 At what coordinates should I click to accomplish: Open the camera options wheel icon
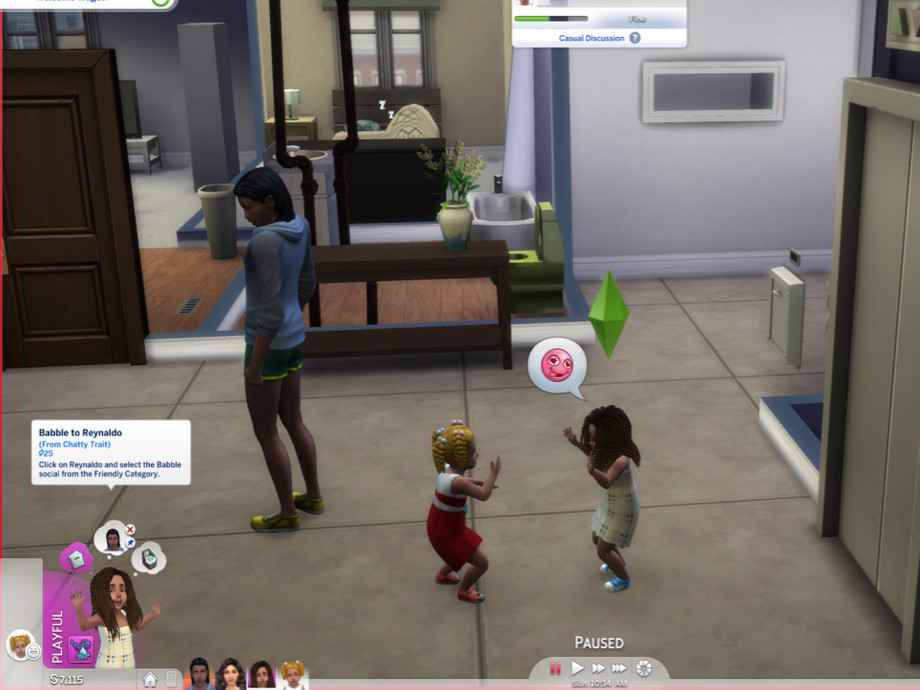[x=644, y=668]
